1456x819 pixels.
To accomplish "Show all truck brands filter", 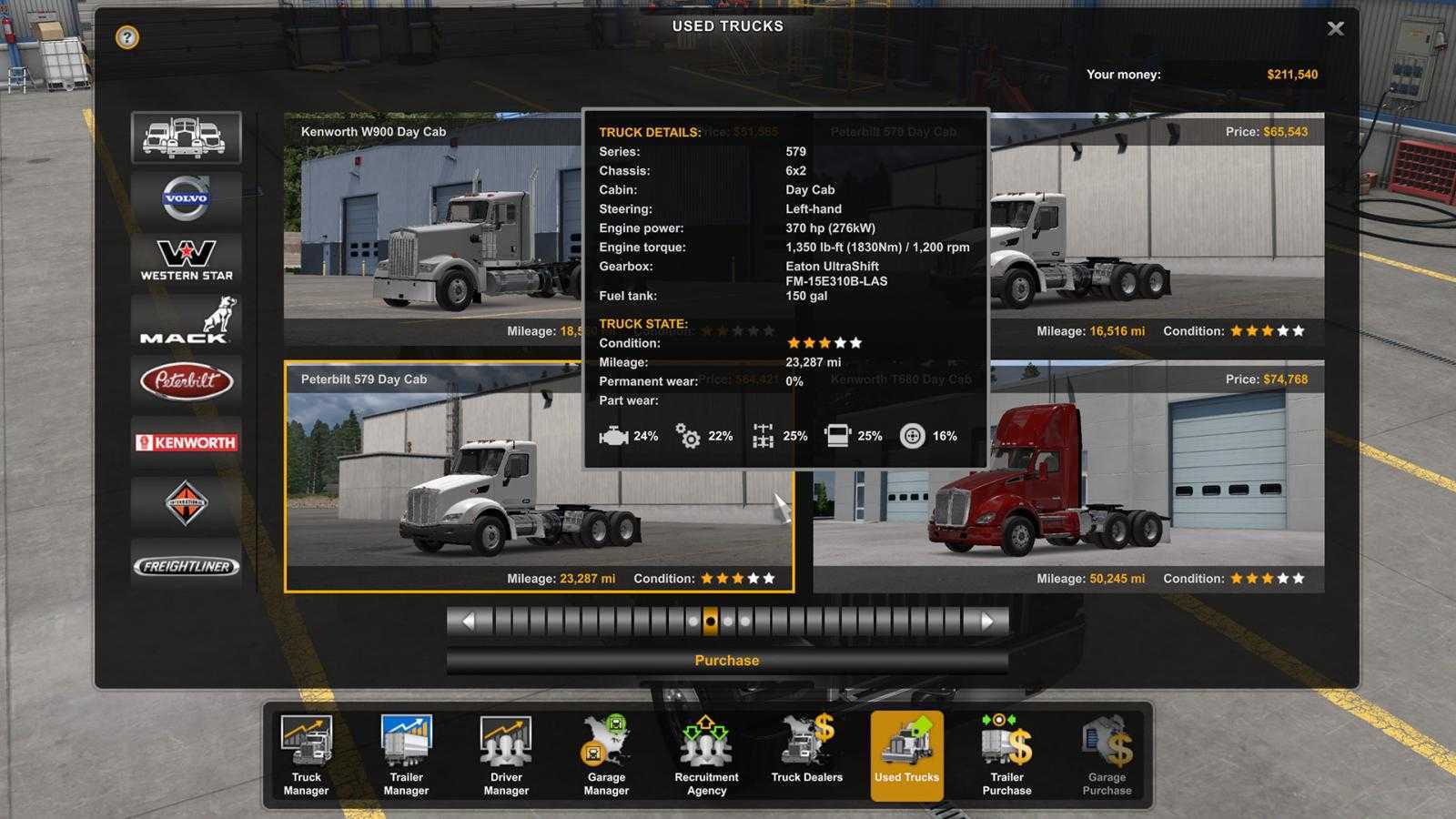I will coord(186,137).
